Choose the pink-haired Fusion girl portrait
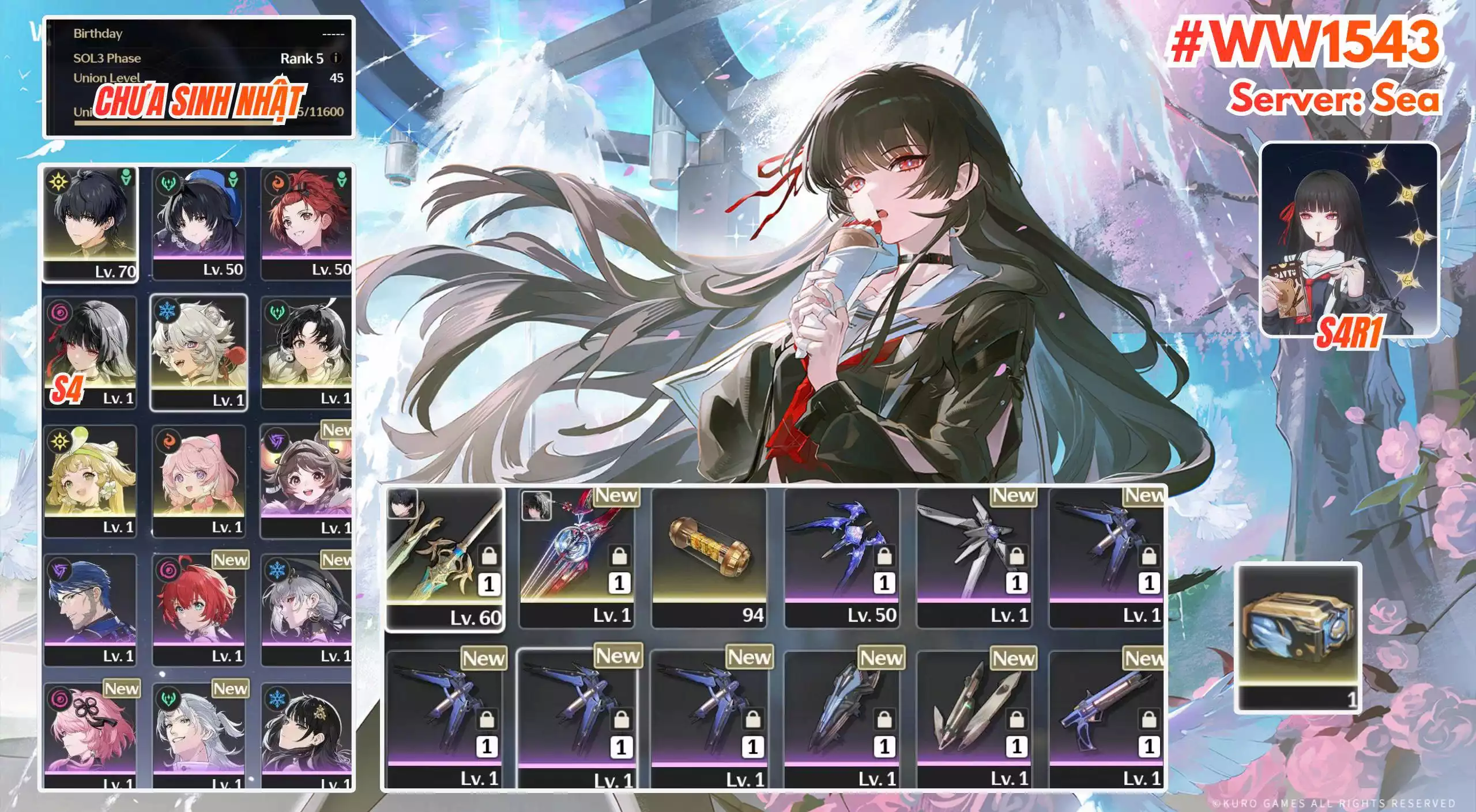This screenshot has width=1476, height=812. [199, 481]
